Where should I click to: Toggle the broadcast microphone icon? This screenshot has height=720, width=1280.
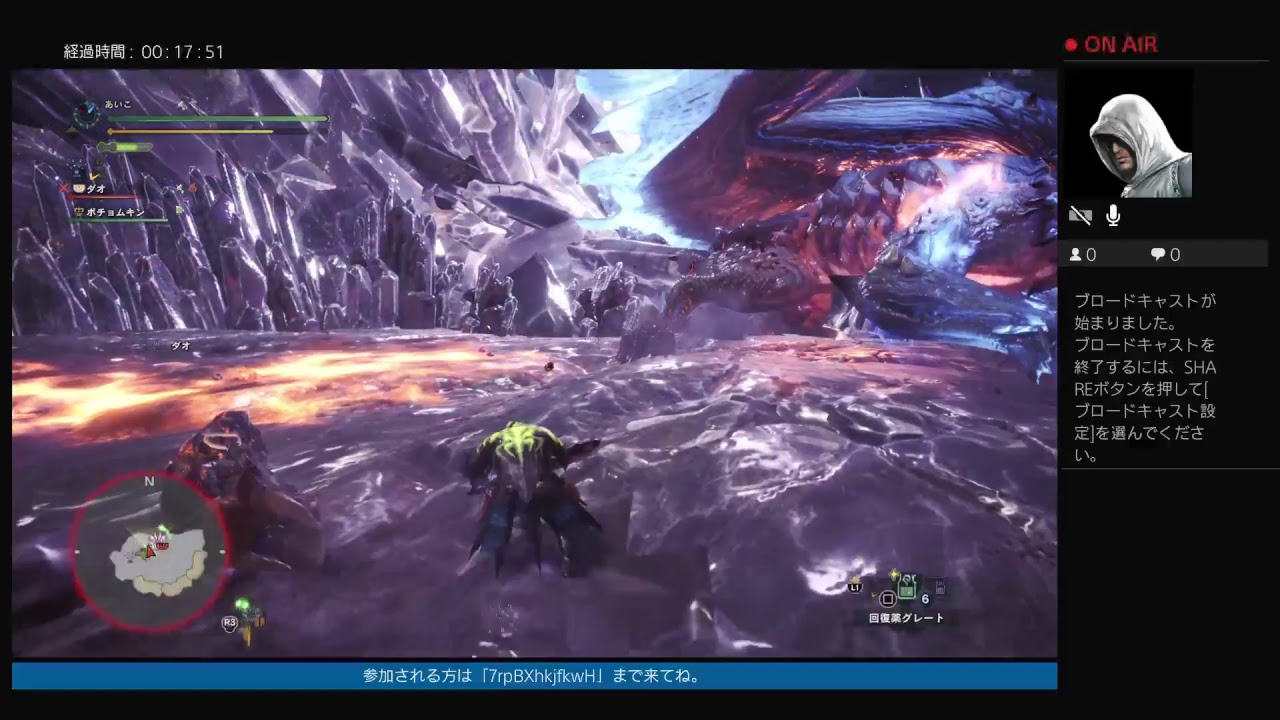click(1113, 215)
